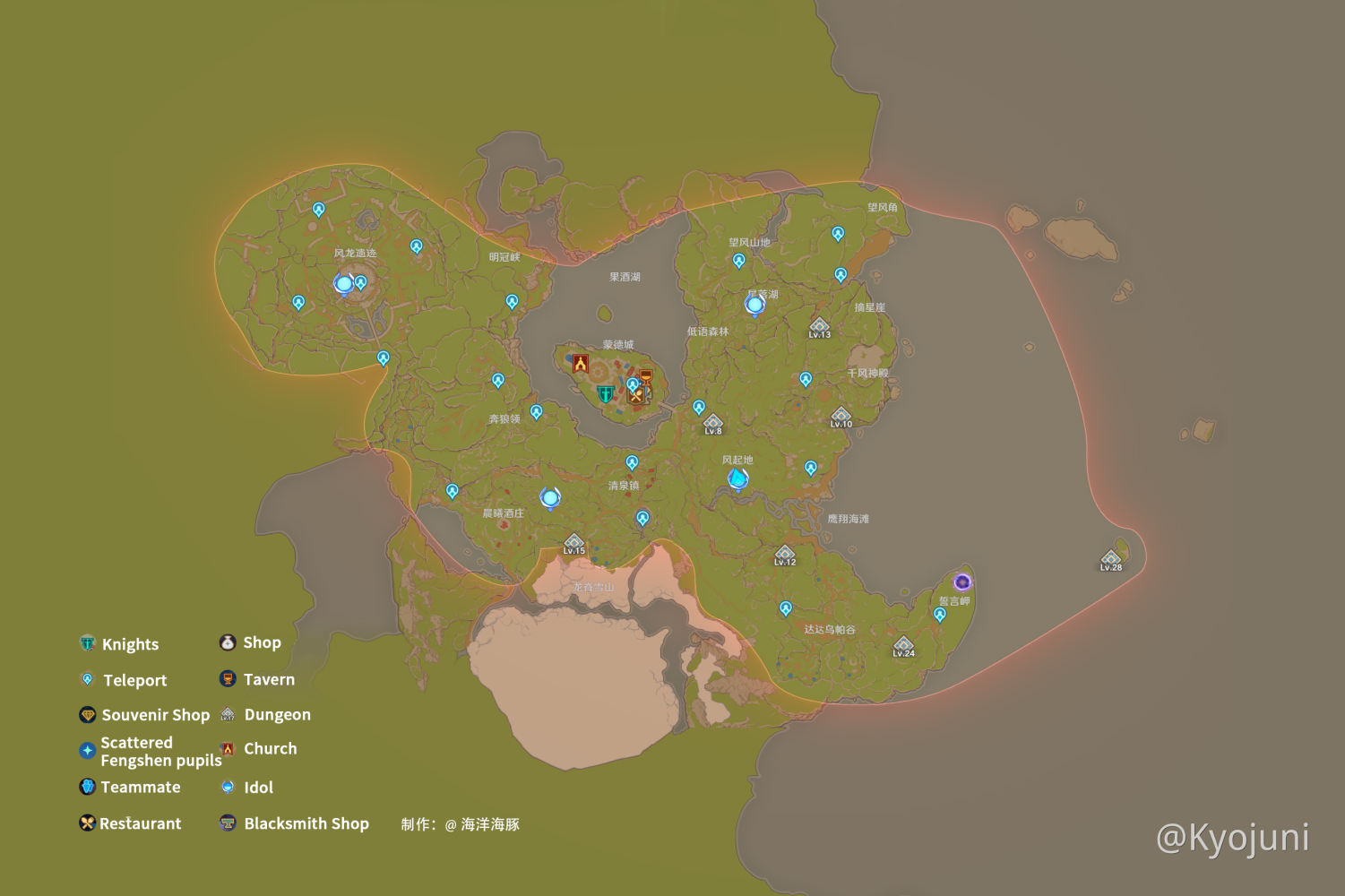Click the purple Idol marker near 誓言岬
The width and height of the screenshot is (1345, 896).
click(x=963, y=583)
